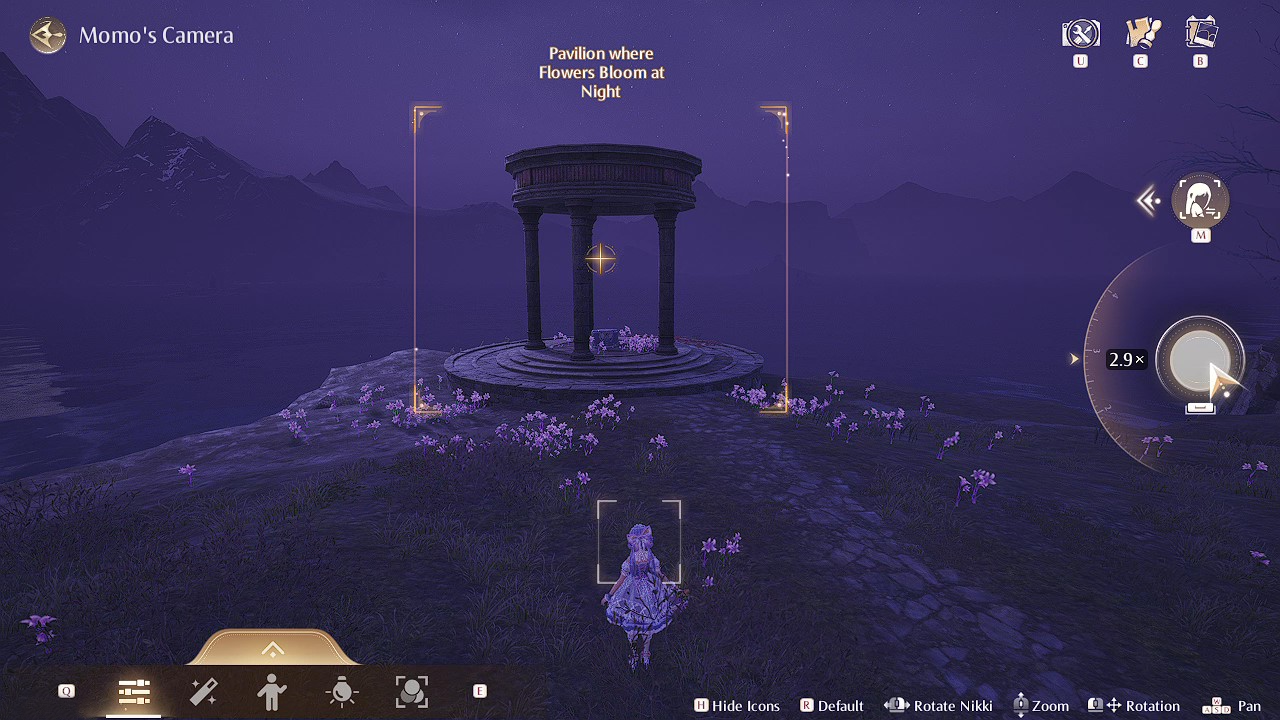The height and width of the screenshot is (720, 1280).
Task: Adjust the 2.9x zoom dial
Action: (x=1200, y=360)
